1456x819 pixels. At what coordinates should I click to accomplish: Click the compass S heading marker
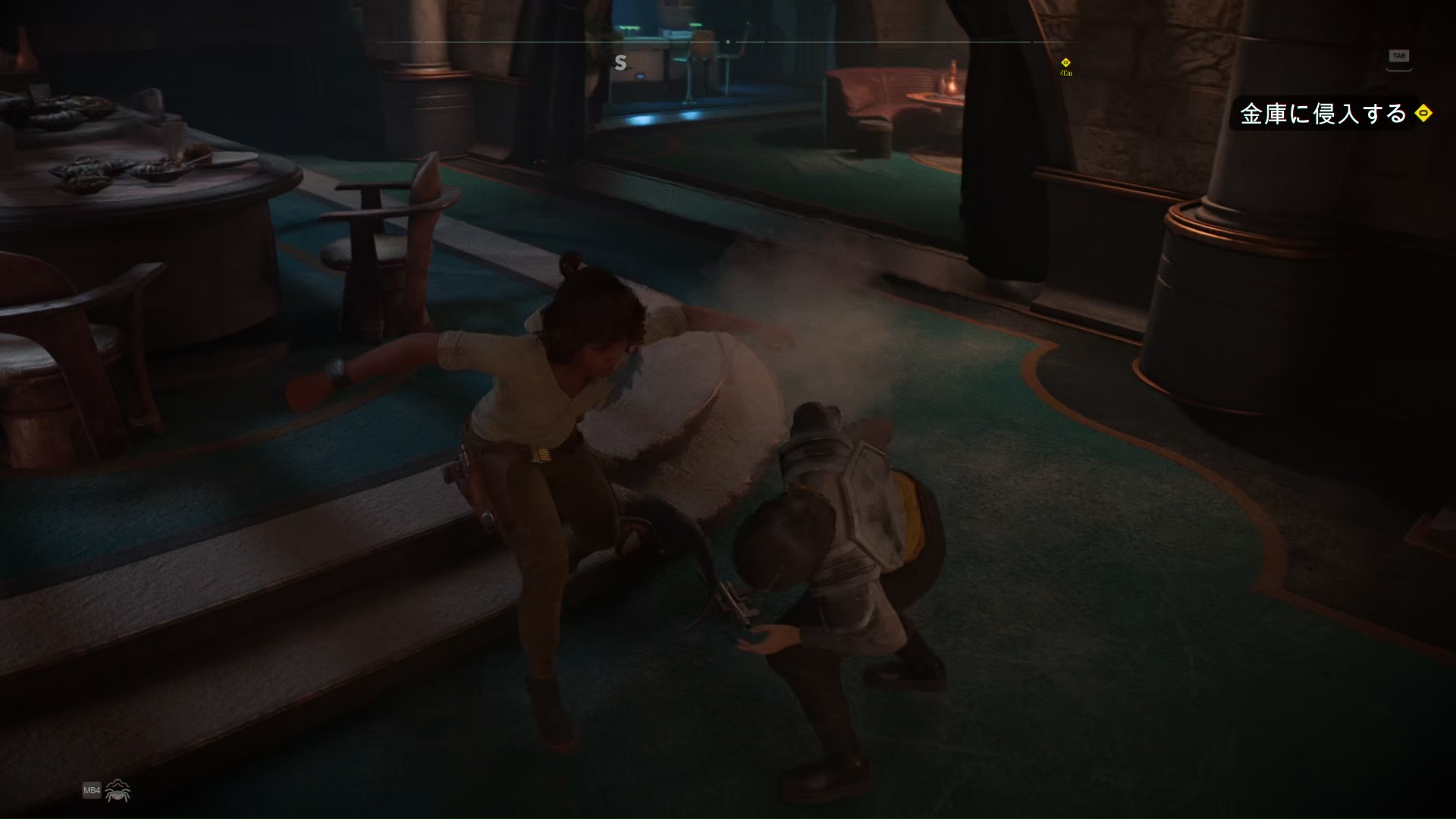tap(620, 63)
